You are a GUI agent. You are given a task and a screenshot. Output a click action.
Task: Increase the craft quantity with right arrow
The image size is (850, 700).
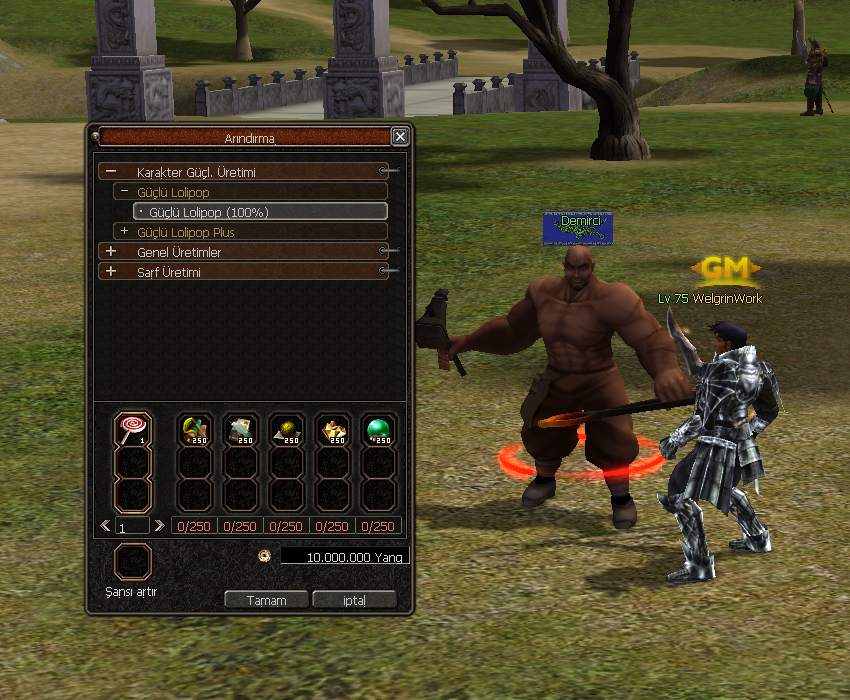tap(159, 525)
